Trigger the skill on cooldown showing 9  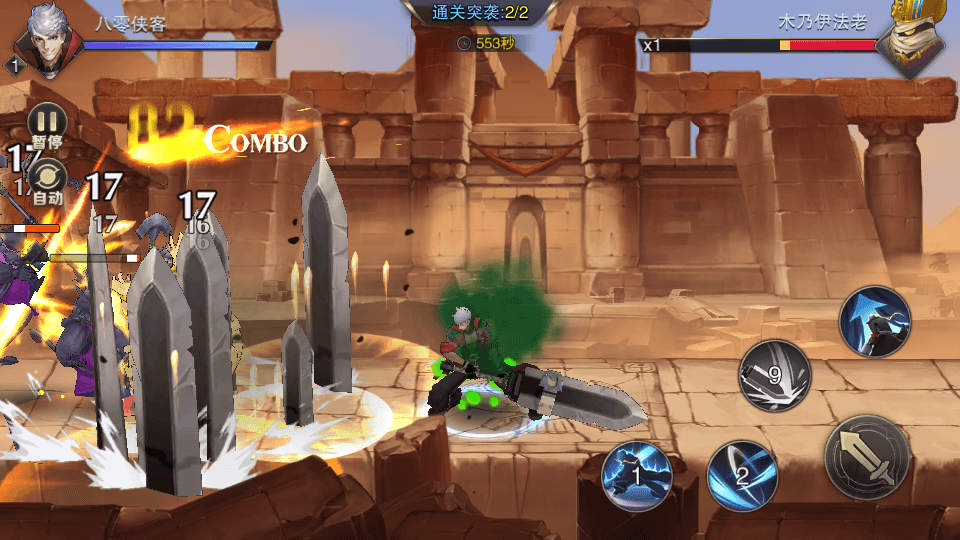tap(774, 375)
